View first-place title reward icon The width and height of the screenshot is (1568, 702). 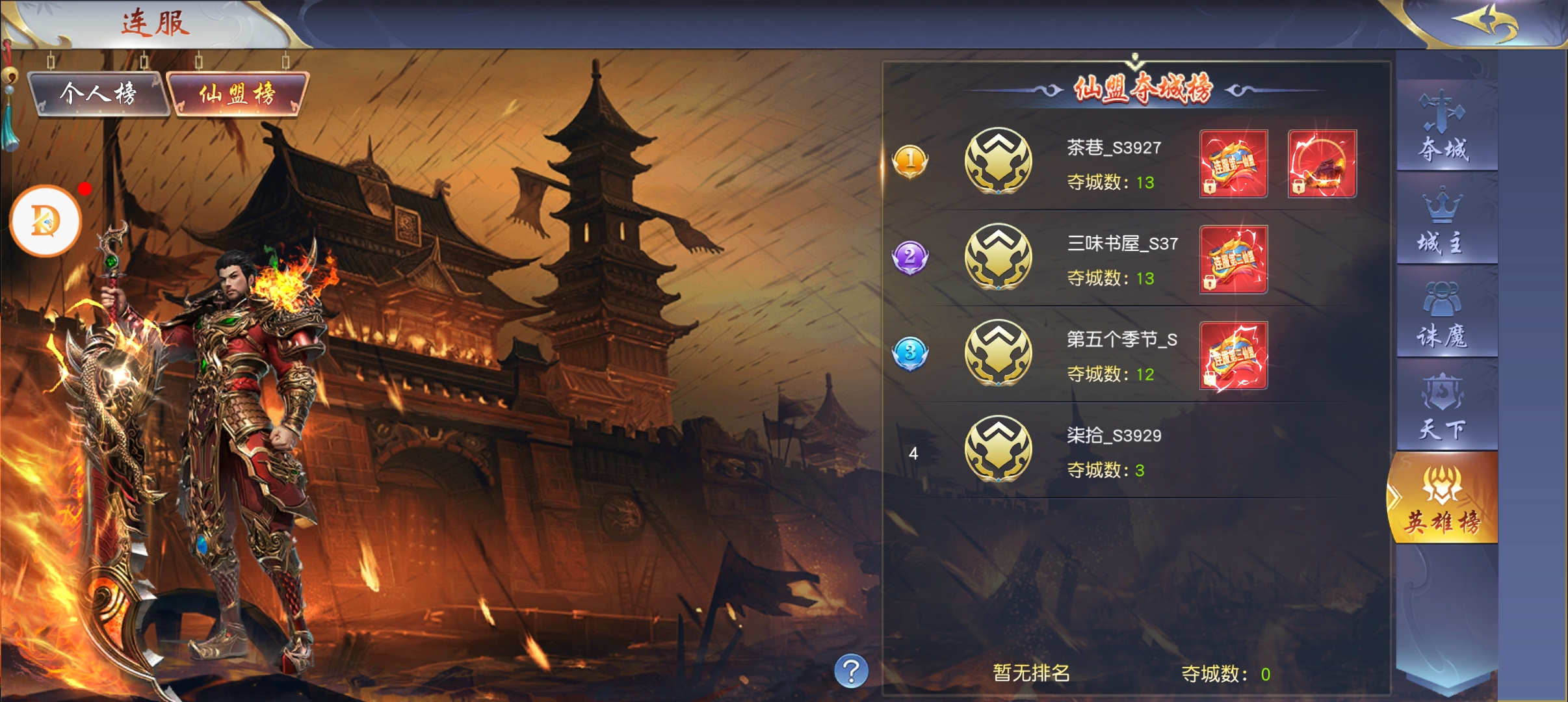[1233, 164]
